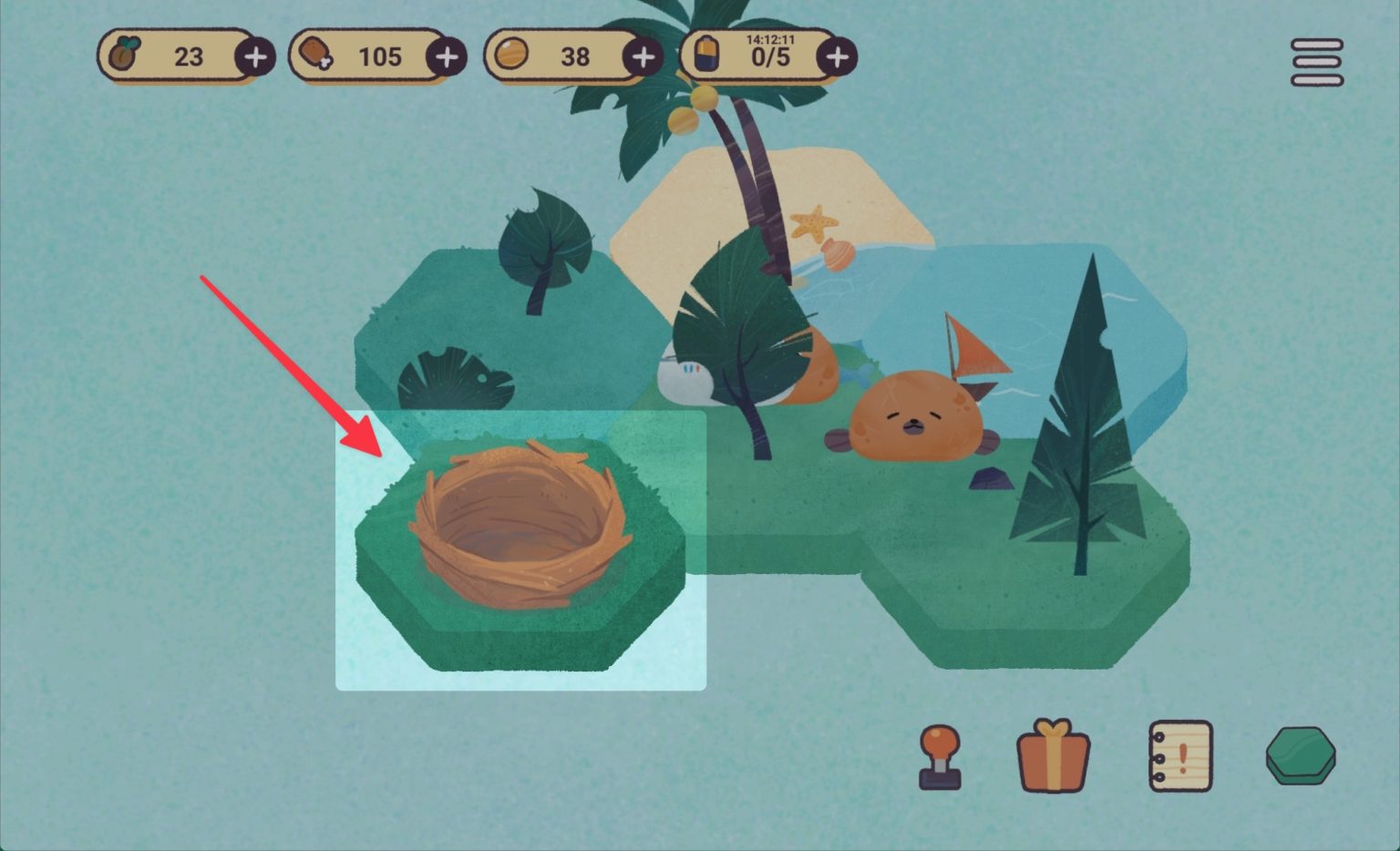Select the tall pine tree

tap(1085, 410)
